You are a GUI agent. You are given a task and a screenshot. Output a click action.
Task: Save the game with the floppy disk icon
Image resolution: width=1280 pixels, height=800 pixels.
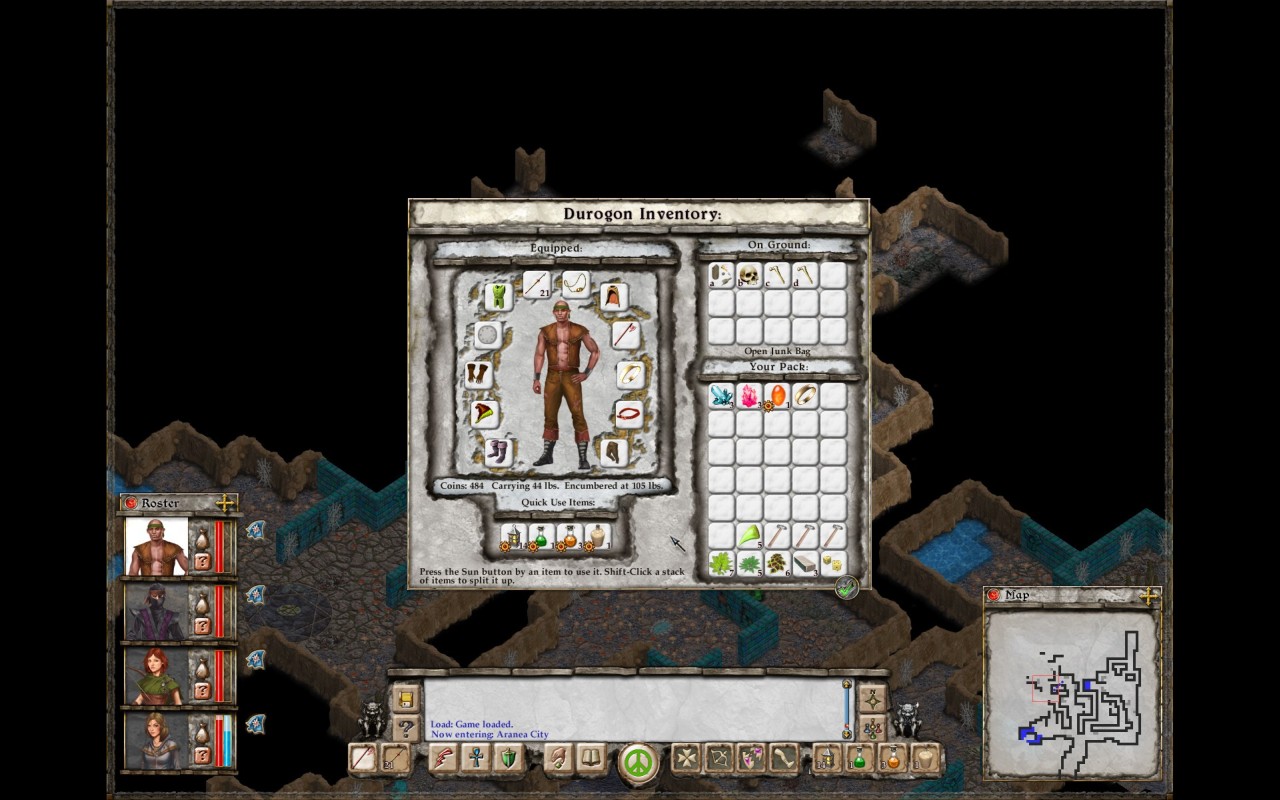406,699
